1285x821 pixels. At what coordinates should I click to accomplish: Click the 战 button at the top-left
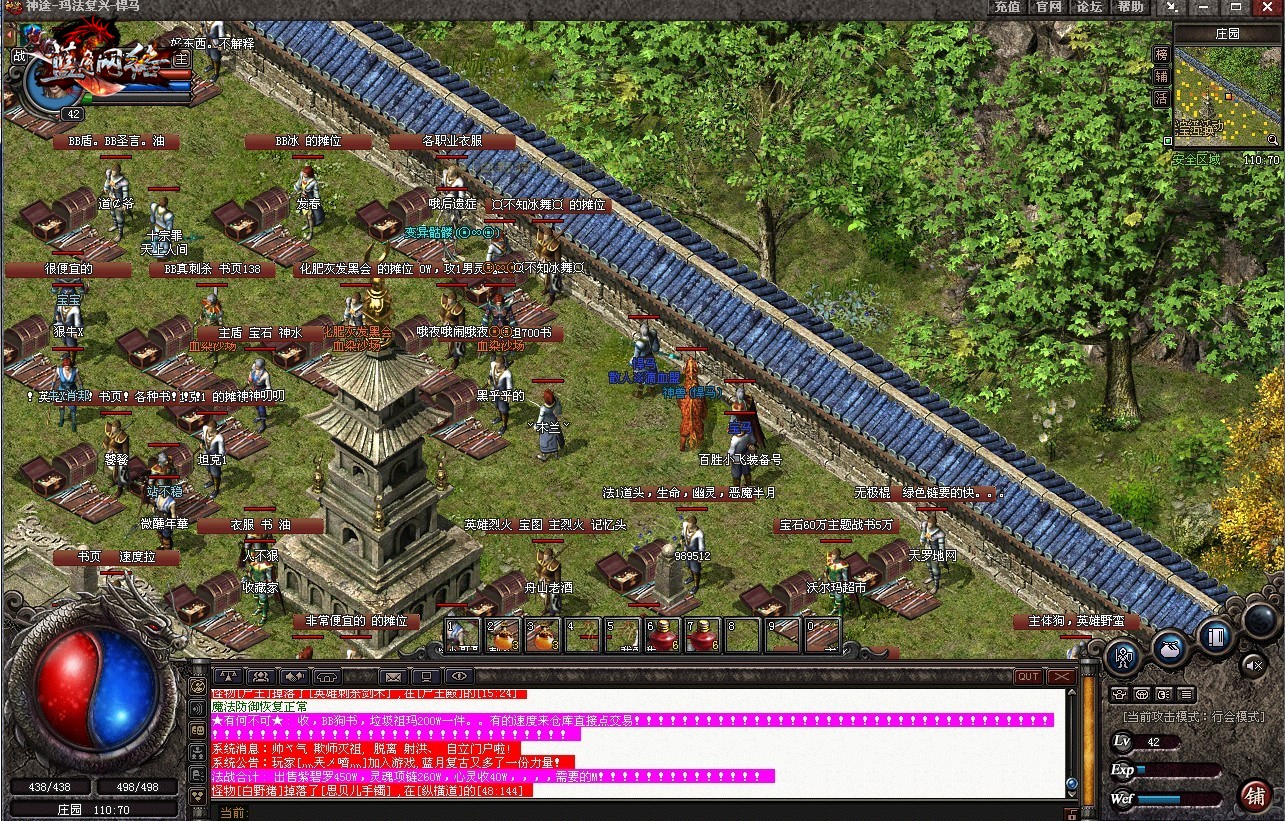[18, 56]
